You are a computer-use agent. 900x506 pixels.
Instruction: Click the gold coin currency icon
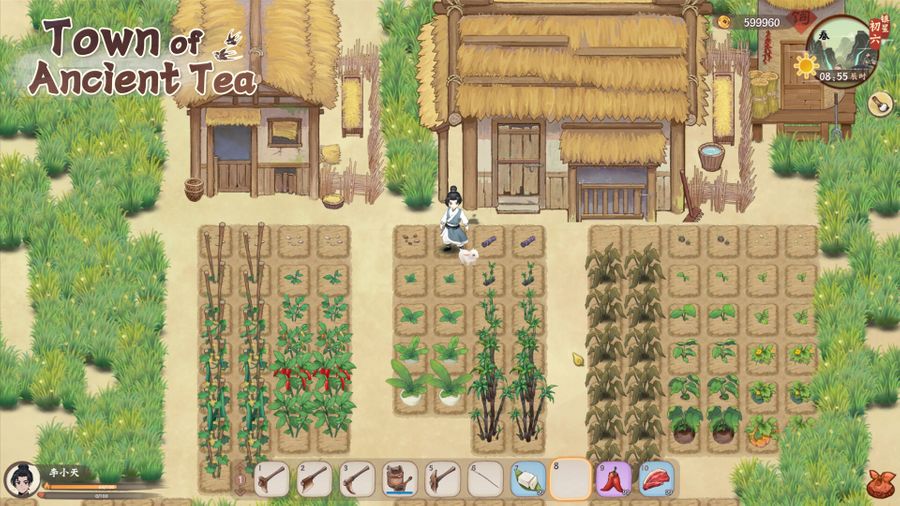(723, 21)
